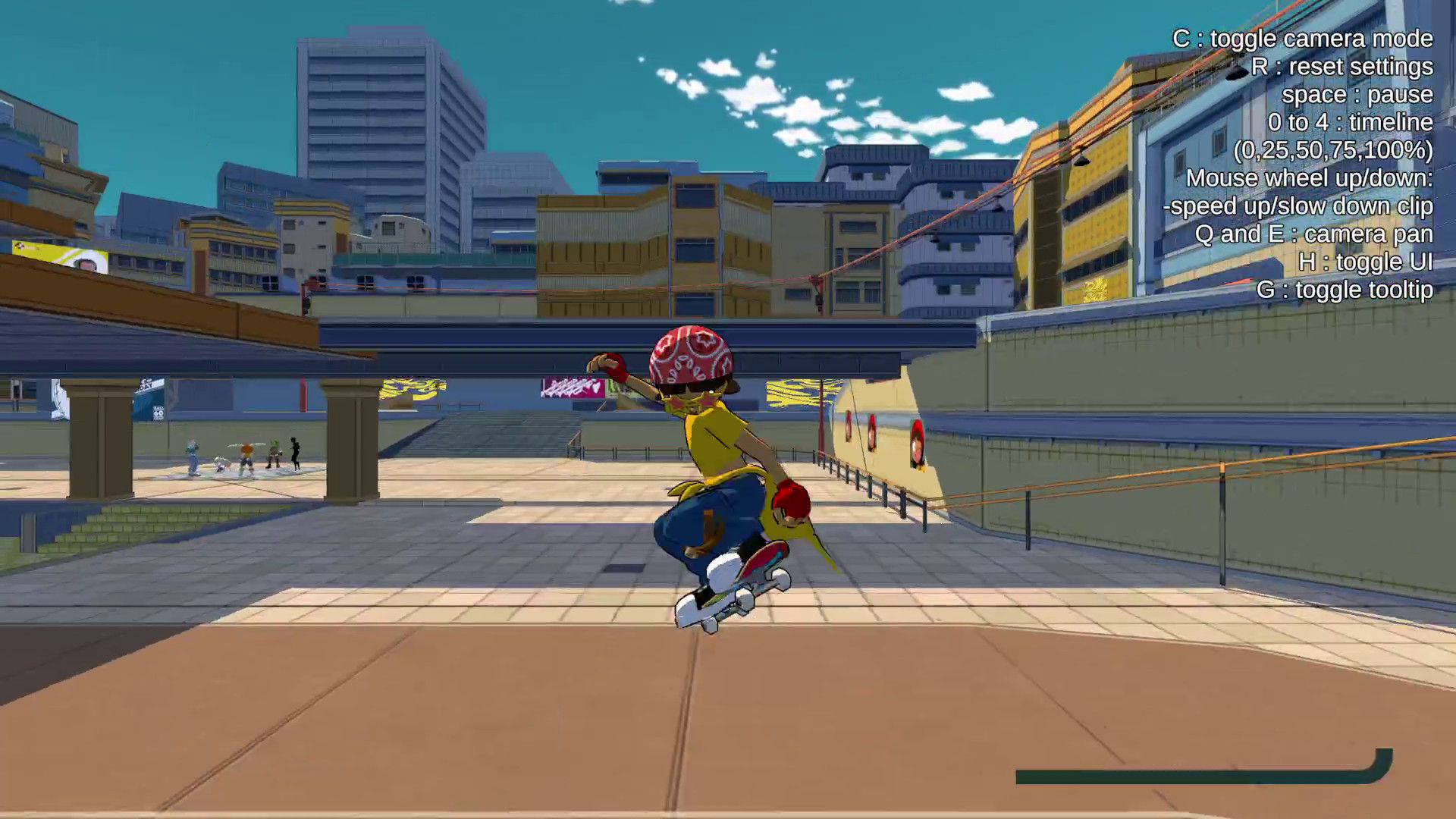Toggle camera mode via the C hotkey label
Screen dimensions: 1456x819
coord(1302,38)
